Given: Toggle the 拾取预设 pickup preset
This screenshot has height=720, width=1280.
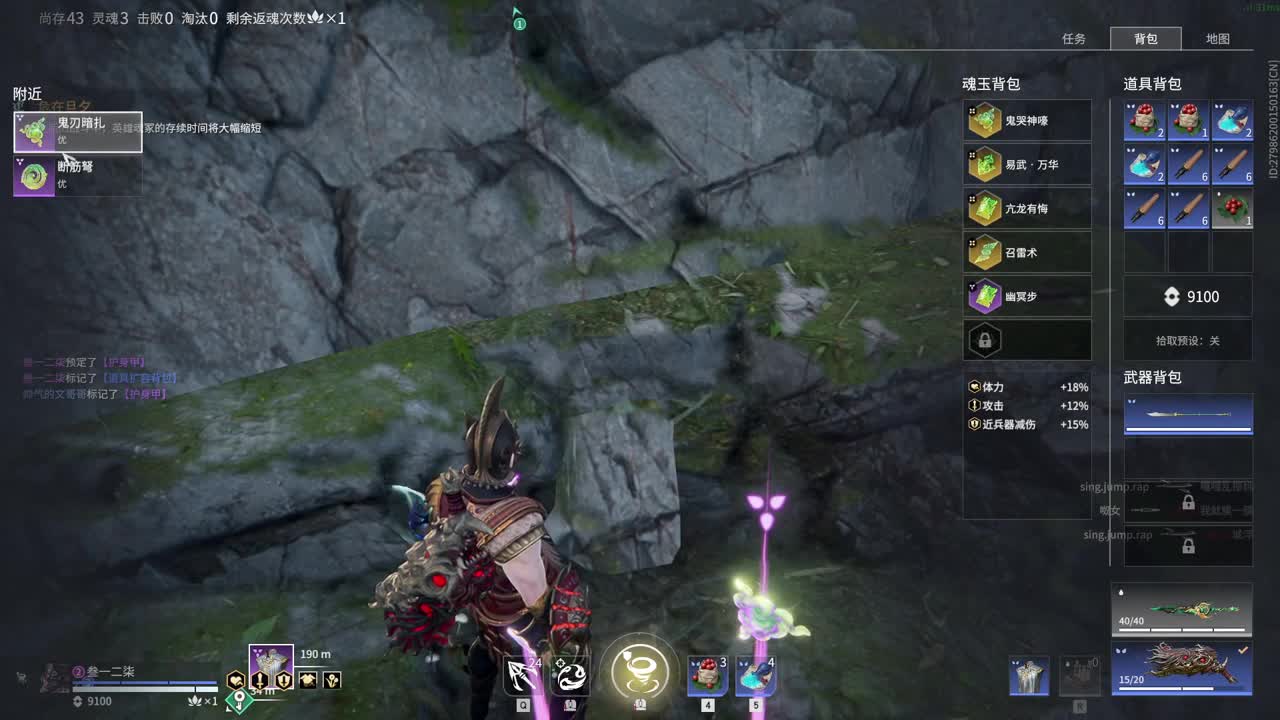Looking at the screenshot, I should tap(1188, 341).
